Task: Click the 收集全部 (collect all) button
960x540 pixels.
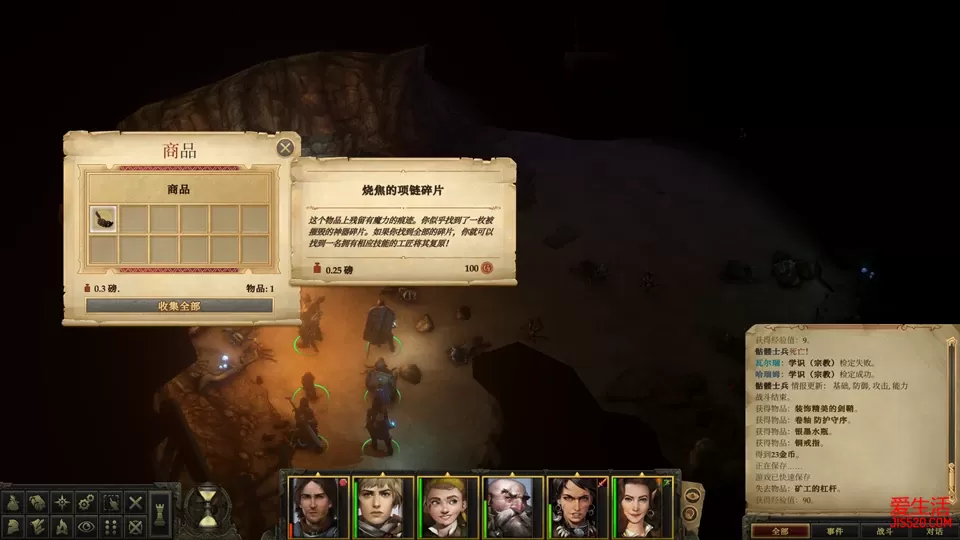Action: click(179, 306)
